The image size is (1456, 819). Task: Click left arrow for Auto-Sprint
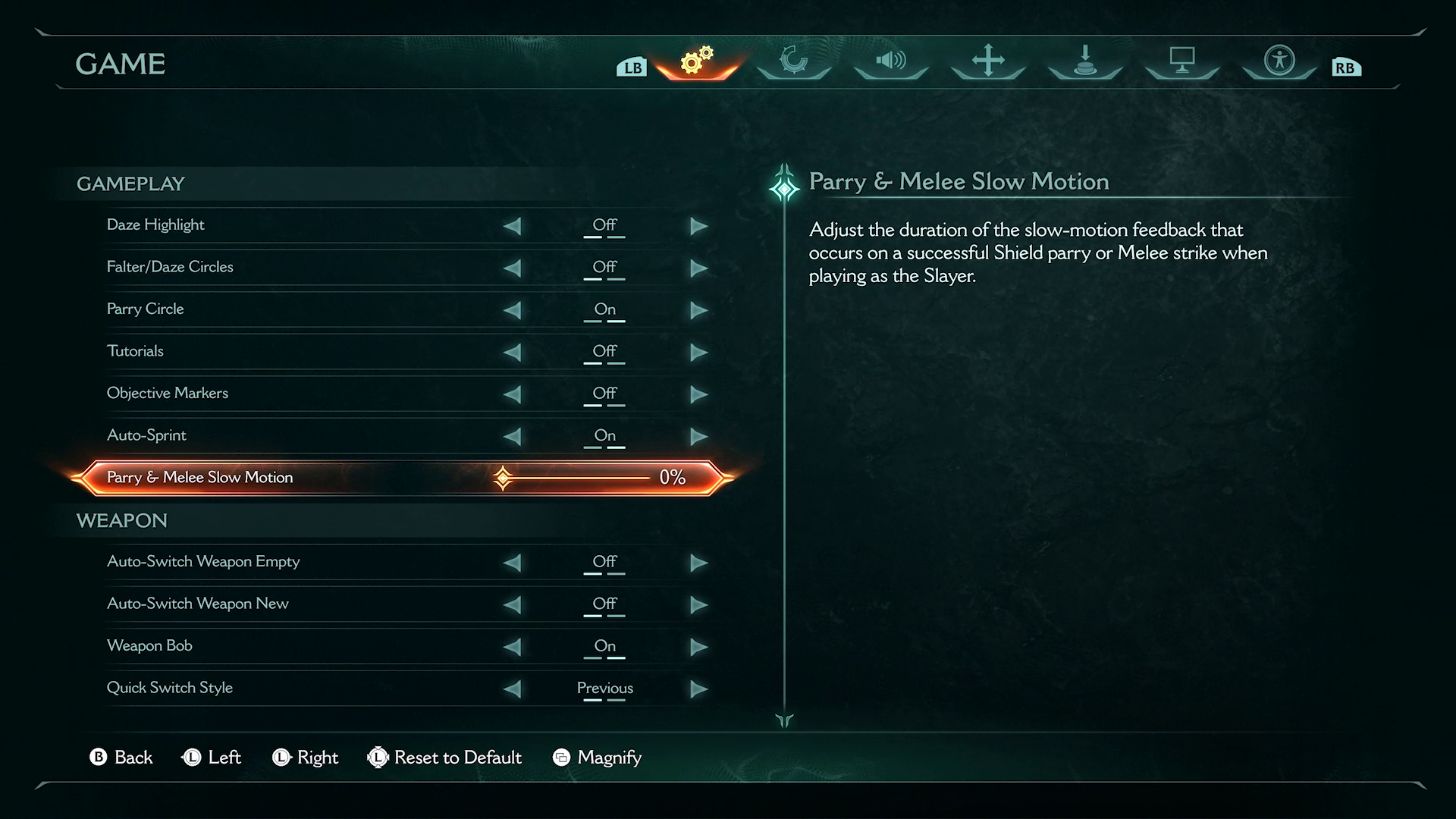(513, 436)
